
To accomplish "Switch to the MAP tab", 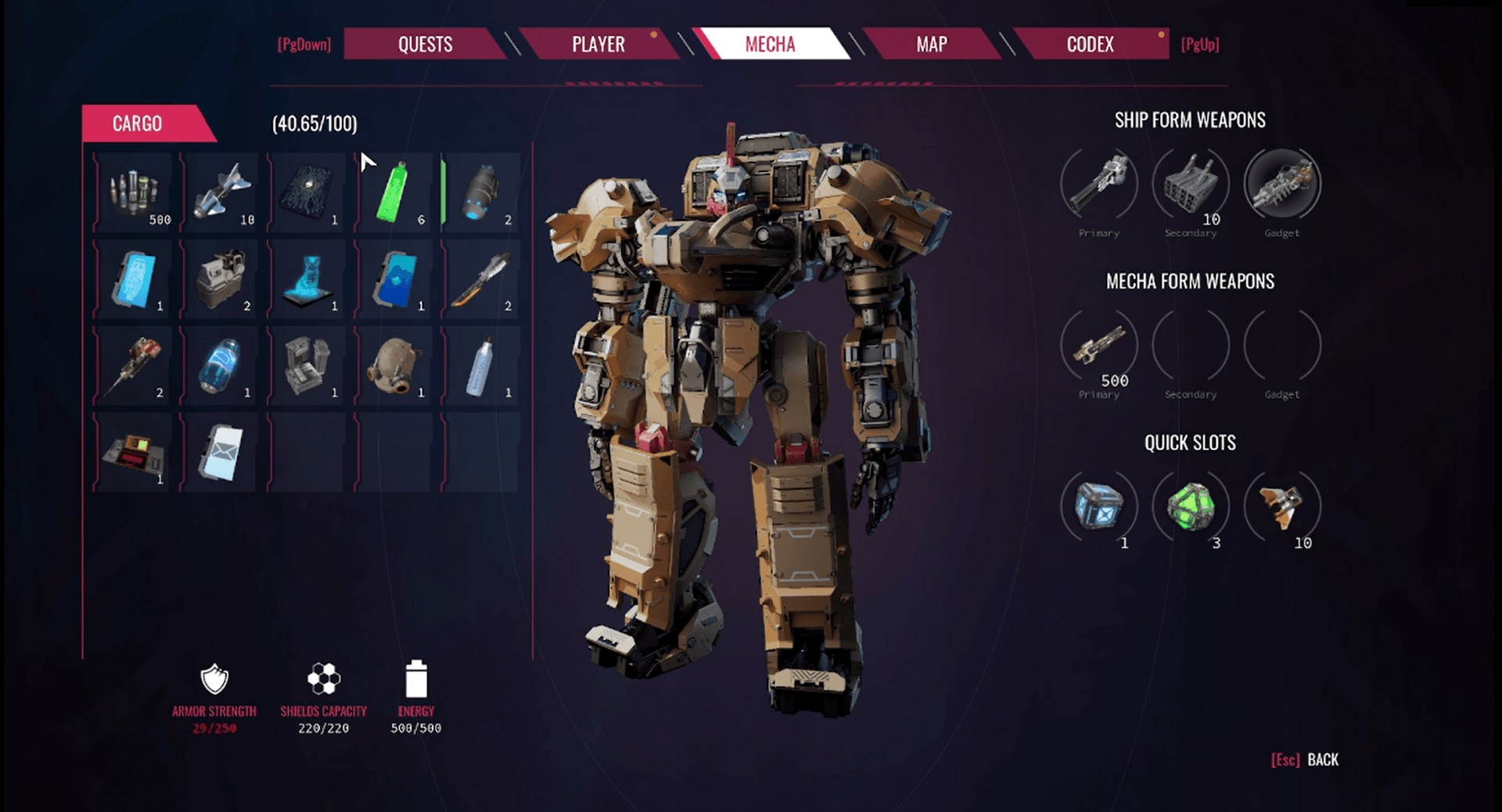I will pyautogui.click(x=931, y=45).
